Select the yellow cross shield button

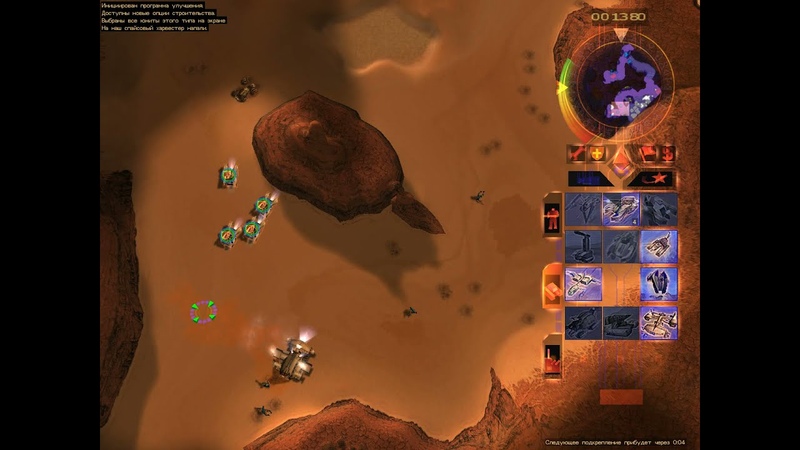598,154
